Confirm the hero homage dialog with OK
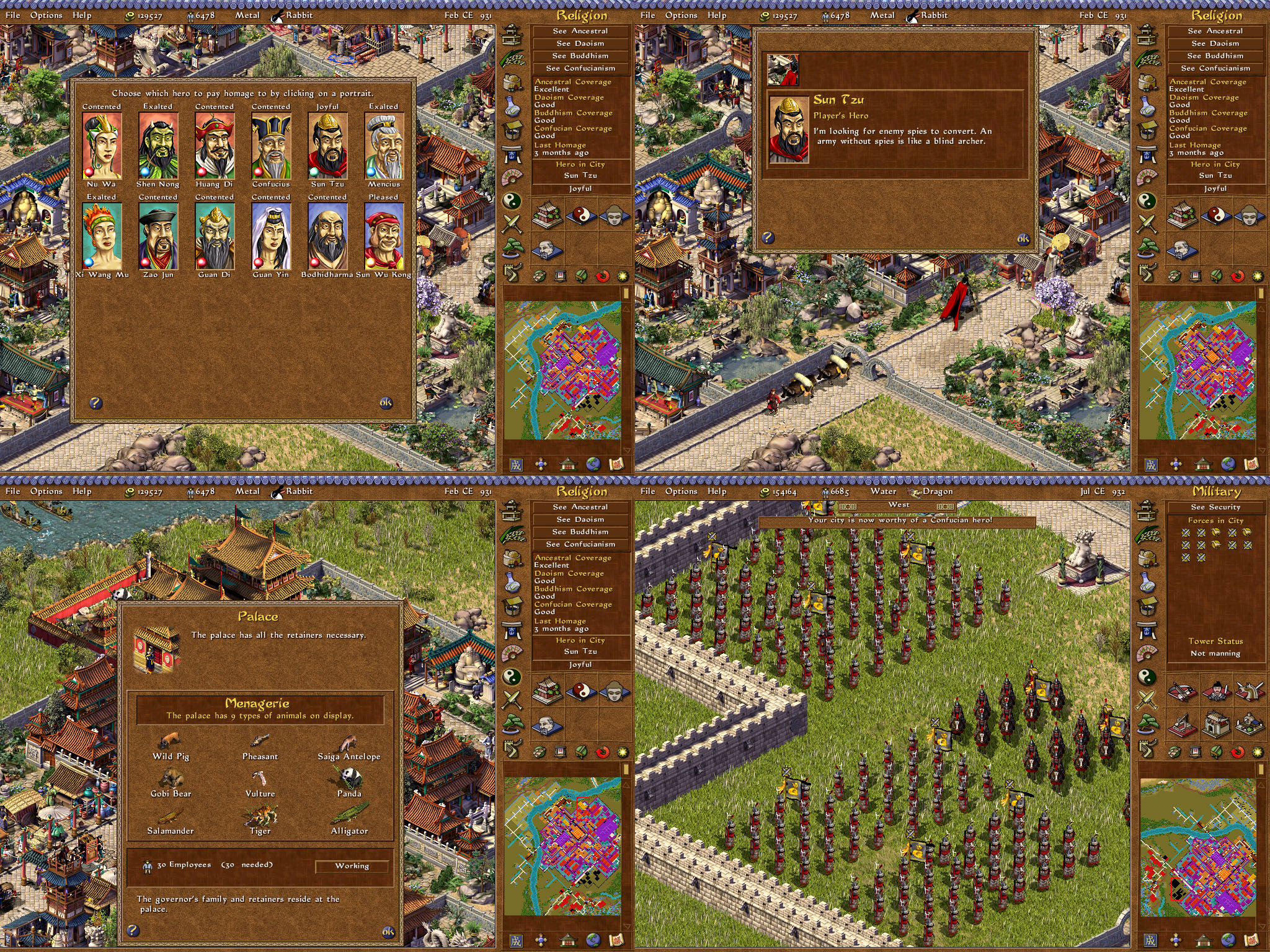 click(386, 403)
